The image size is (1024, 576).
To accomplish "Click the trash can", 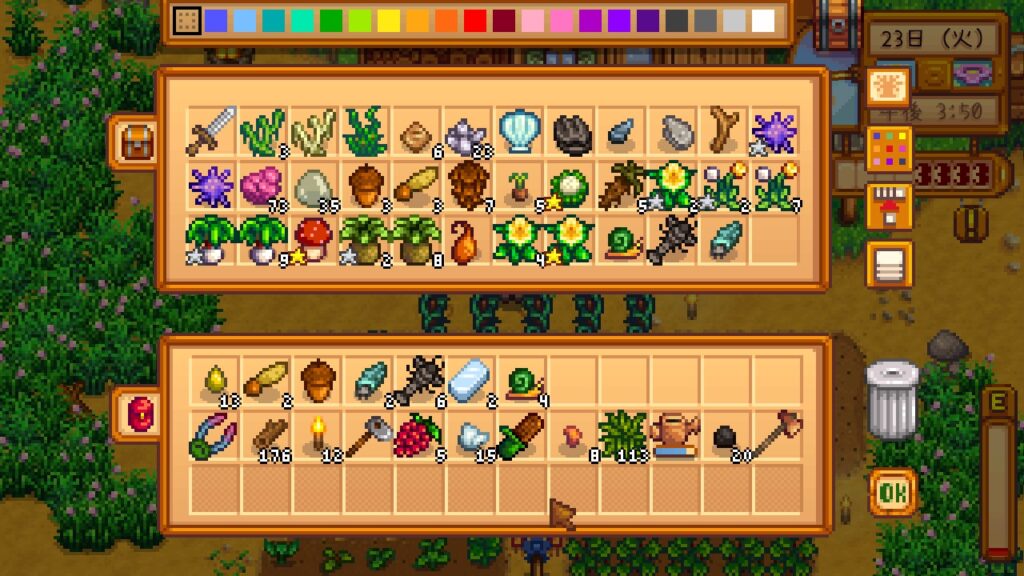I will tap(890, 400).
